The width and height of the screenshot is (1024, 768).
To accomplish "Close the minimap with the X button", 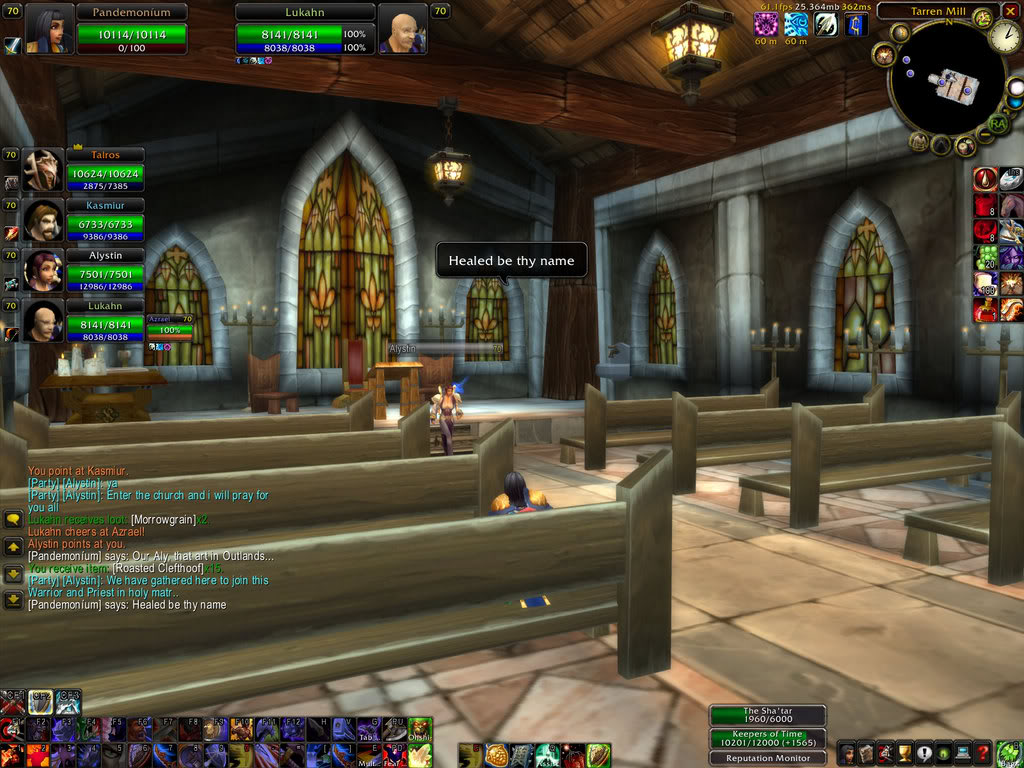I will (x=1010, y=11).
